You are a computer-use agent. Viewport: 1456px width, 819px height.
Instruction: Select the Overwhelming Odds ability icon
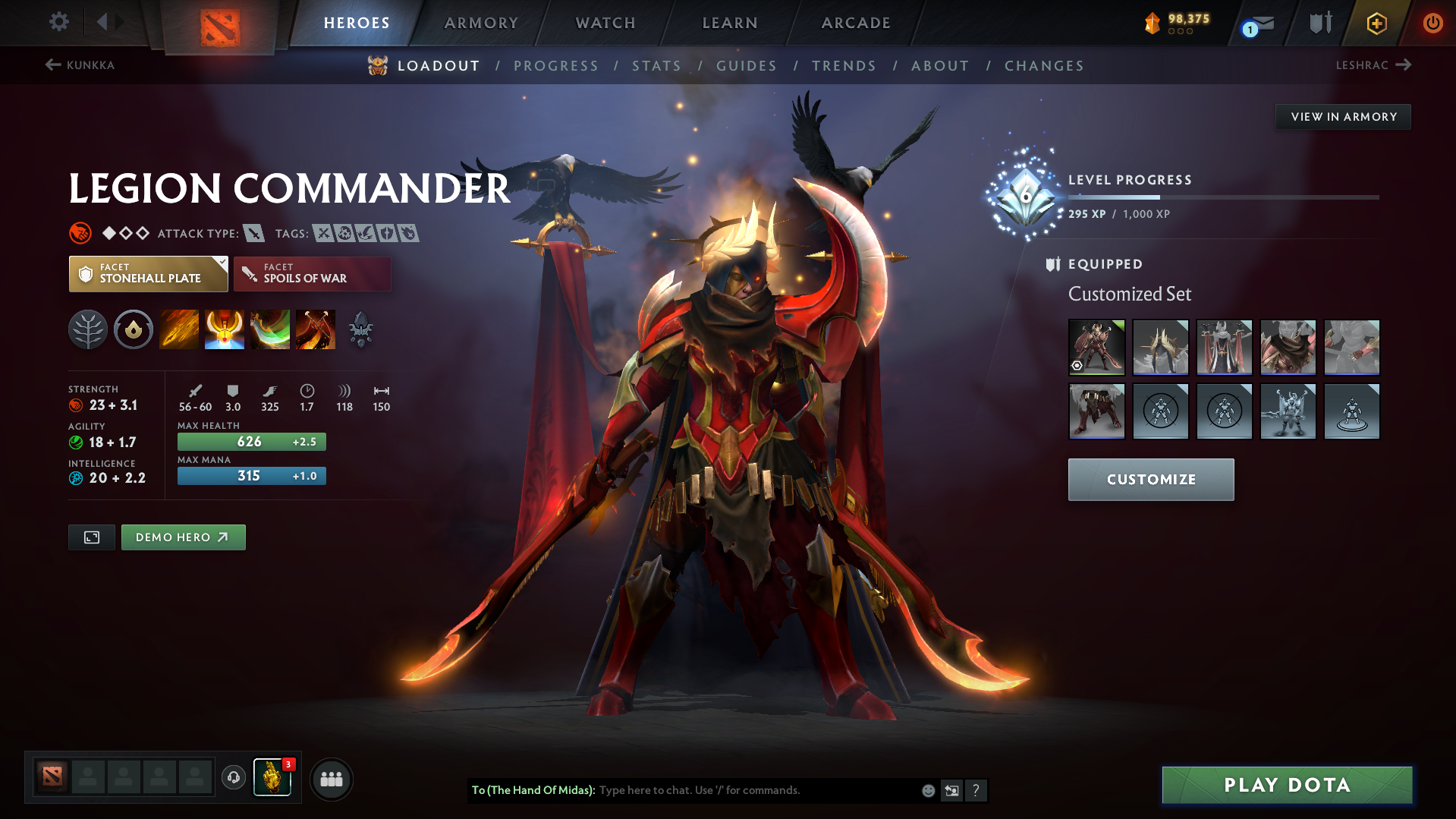179,329
